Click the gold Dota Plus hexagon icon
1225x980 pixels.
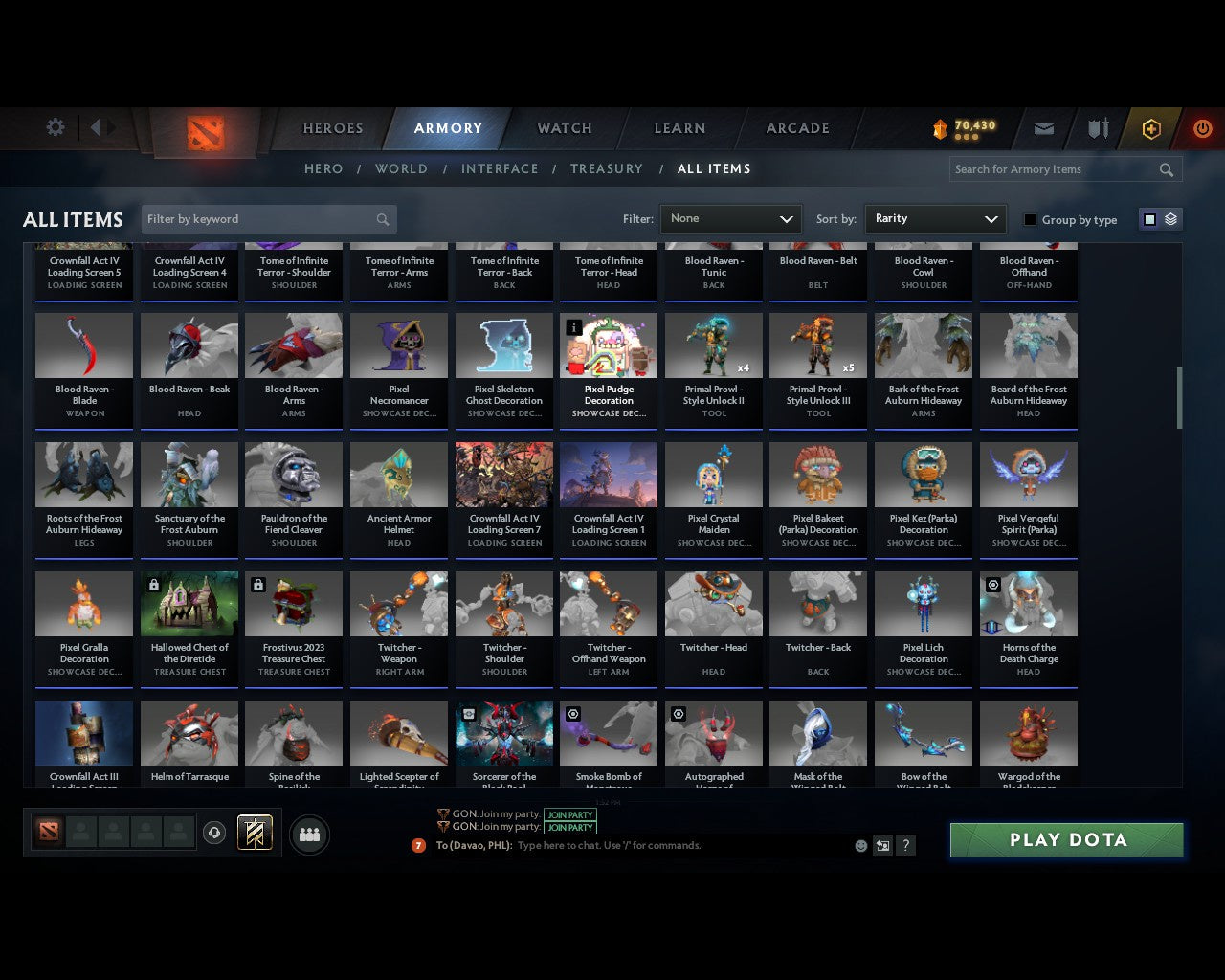1151,128
